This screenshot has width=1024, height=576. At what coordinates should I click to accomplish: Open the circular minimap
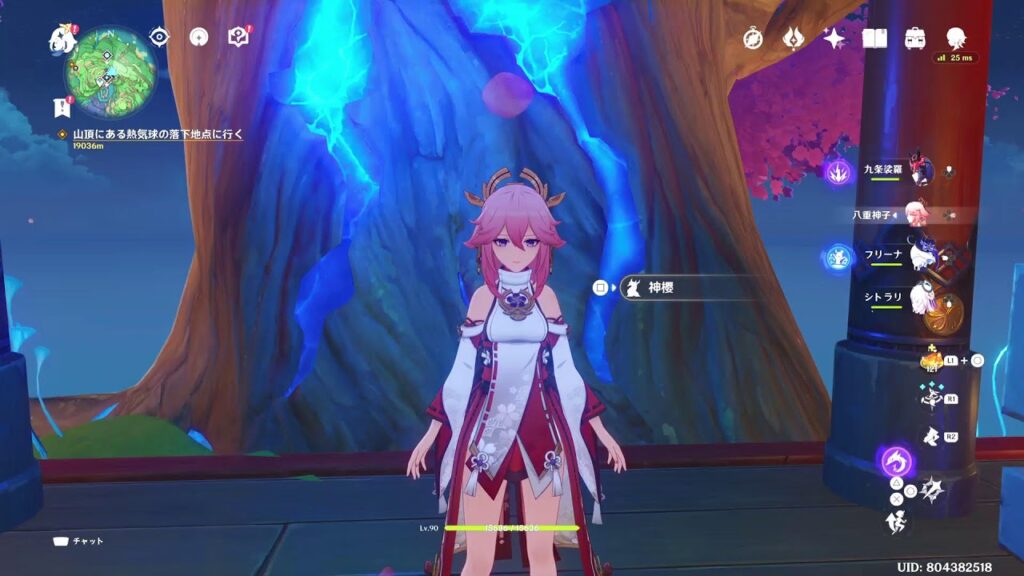click(x=111, y=70)
